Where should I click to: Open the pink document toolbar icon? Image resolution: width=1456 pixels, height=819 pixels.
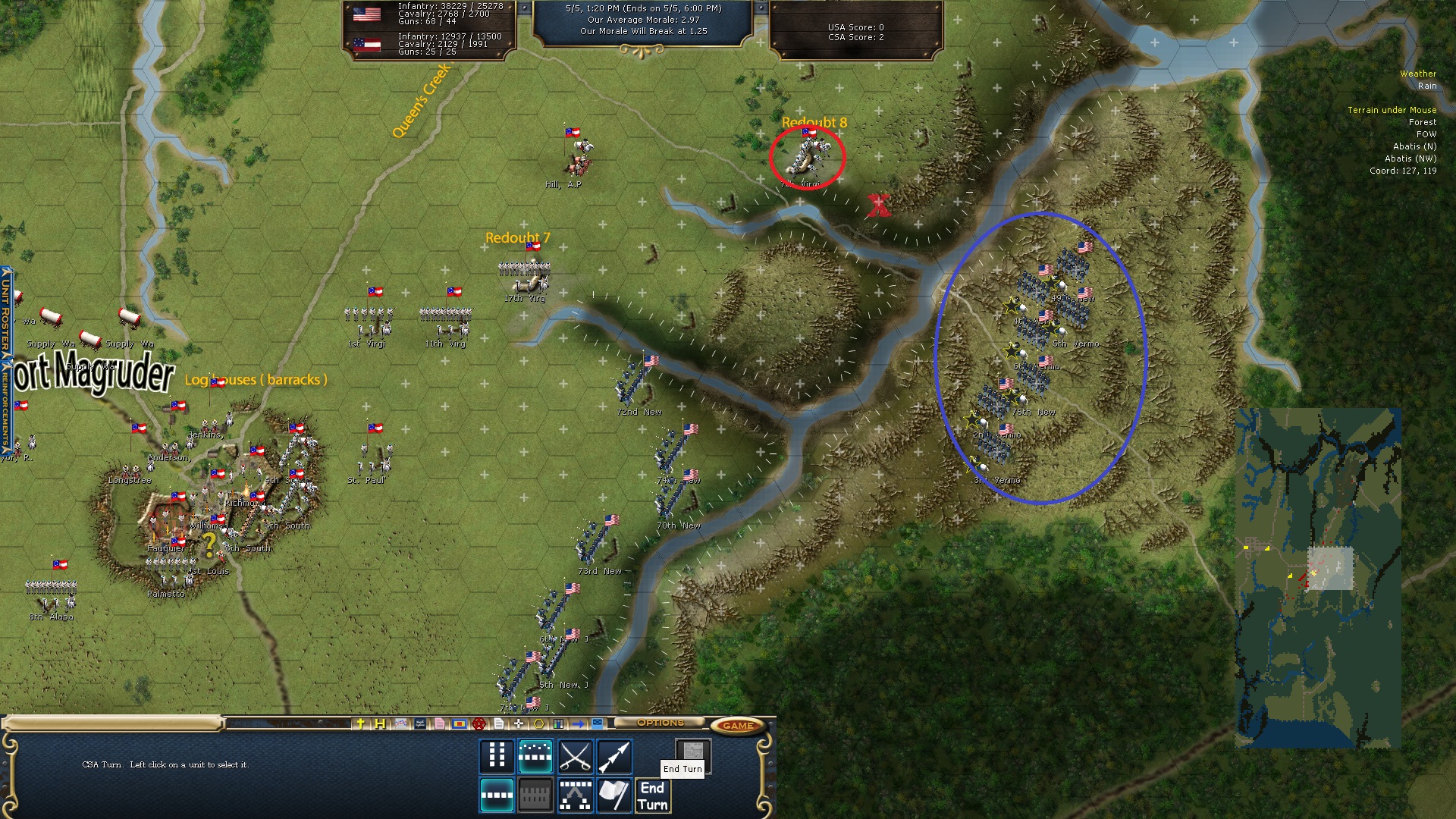tap(439, 723)
